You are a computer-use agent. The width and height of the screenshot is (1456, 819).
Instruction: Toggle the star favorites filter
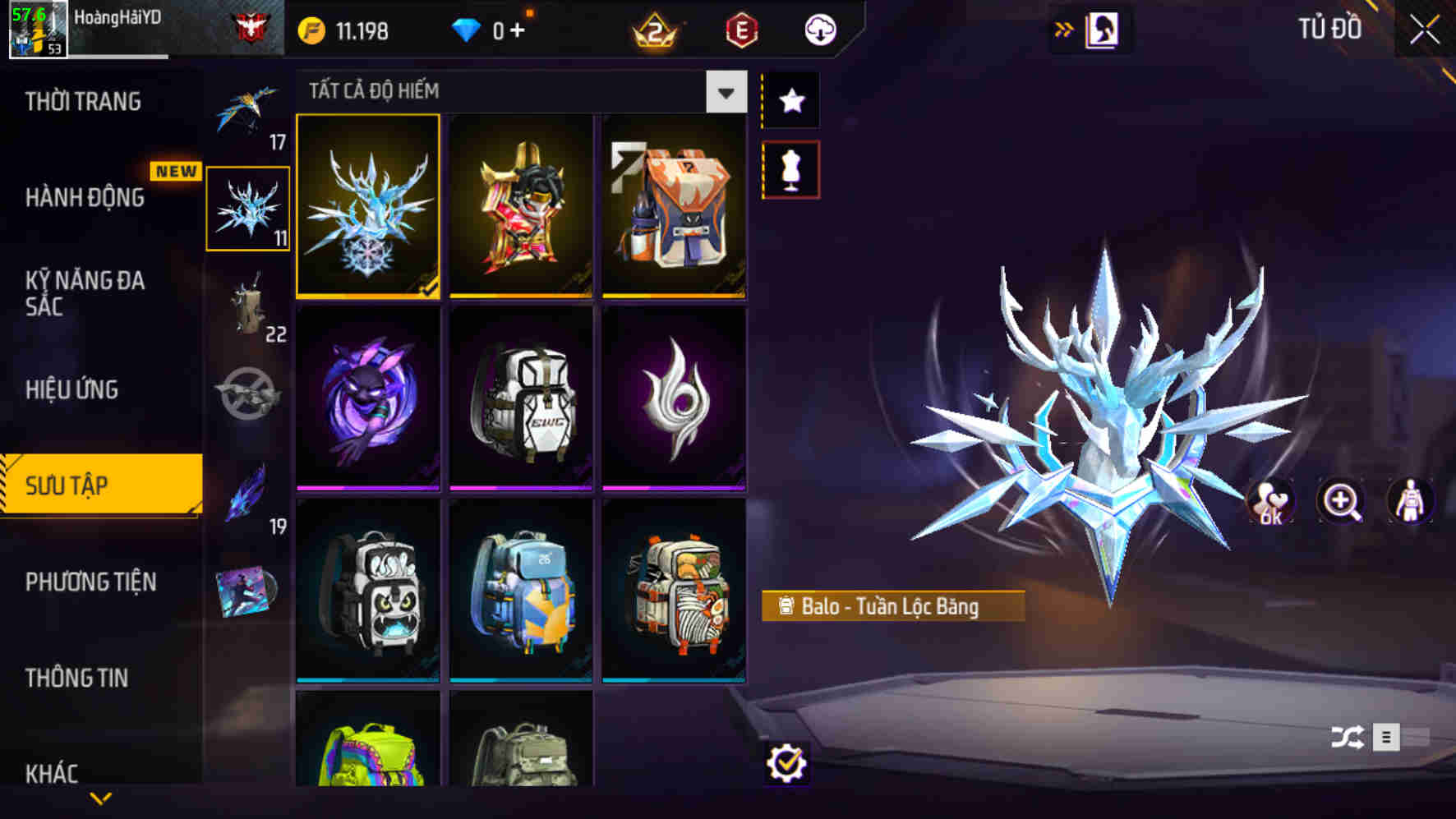point(790,100)
